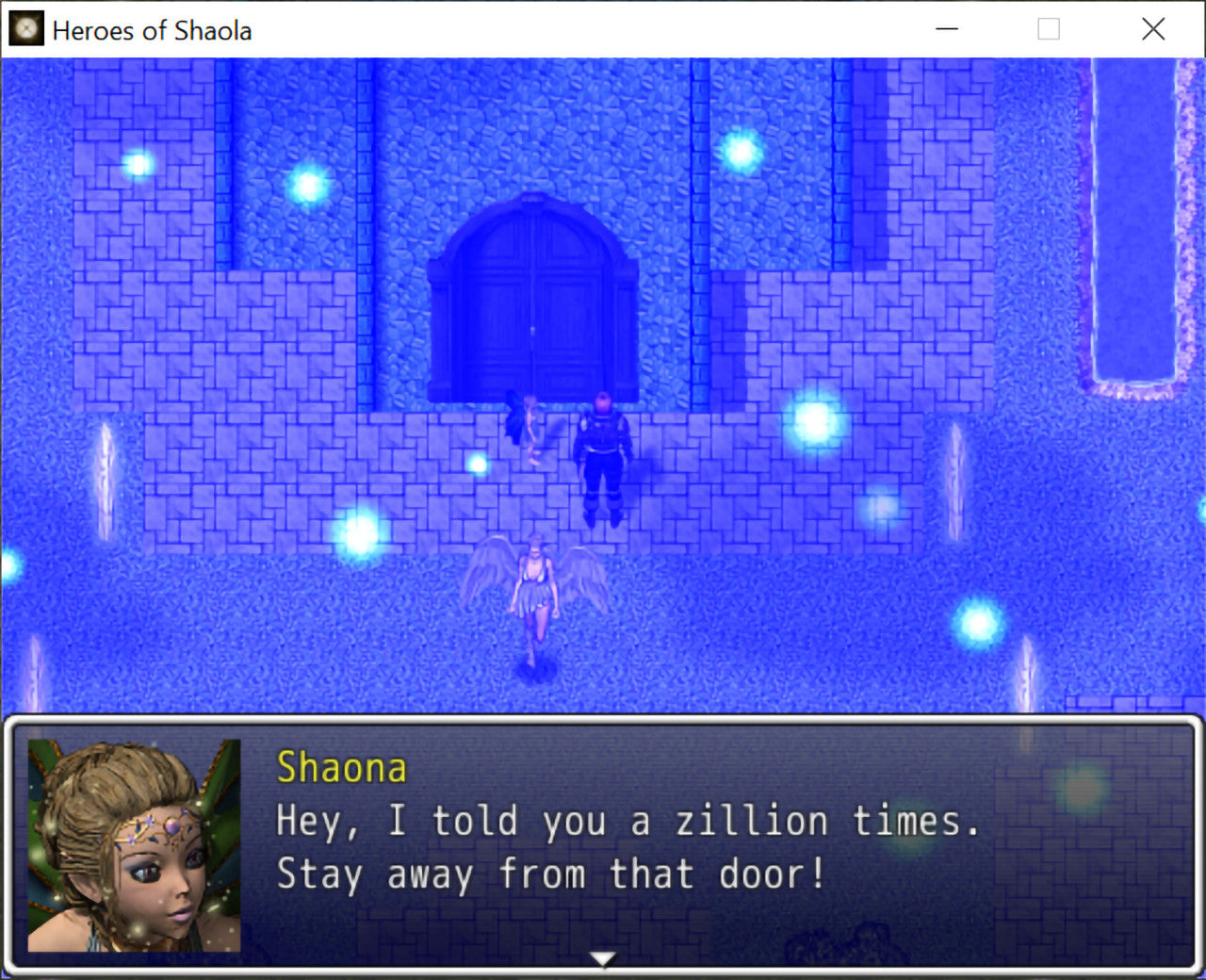The height and width of the screenshot is (980, 1206).
Task: Minimize the Heroes of Shaola window
Action: pos(946,29)
